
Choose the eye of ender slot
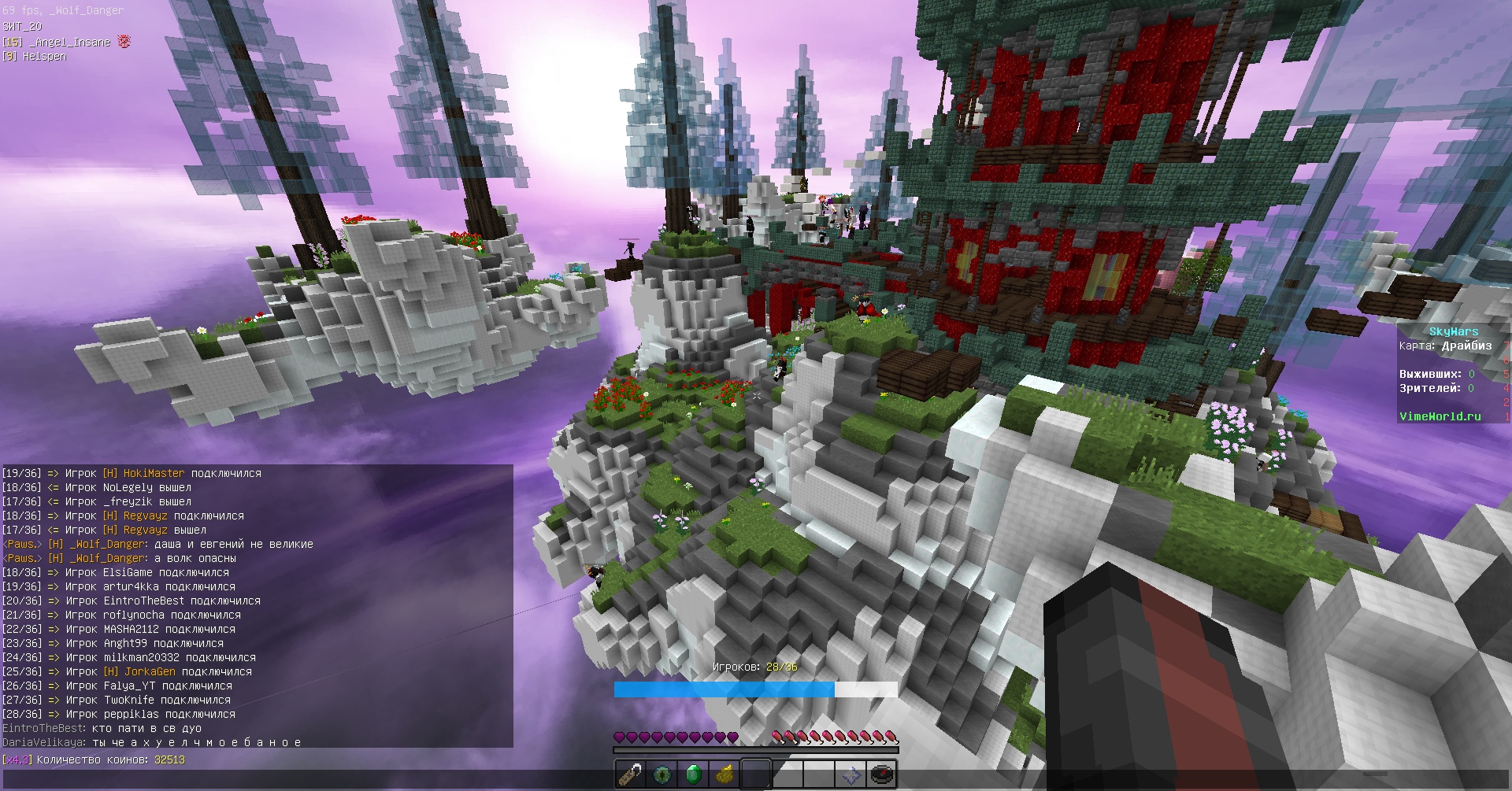tap(661, 774)
